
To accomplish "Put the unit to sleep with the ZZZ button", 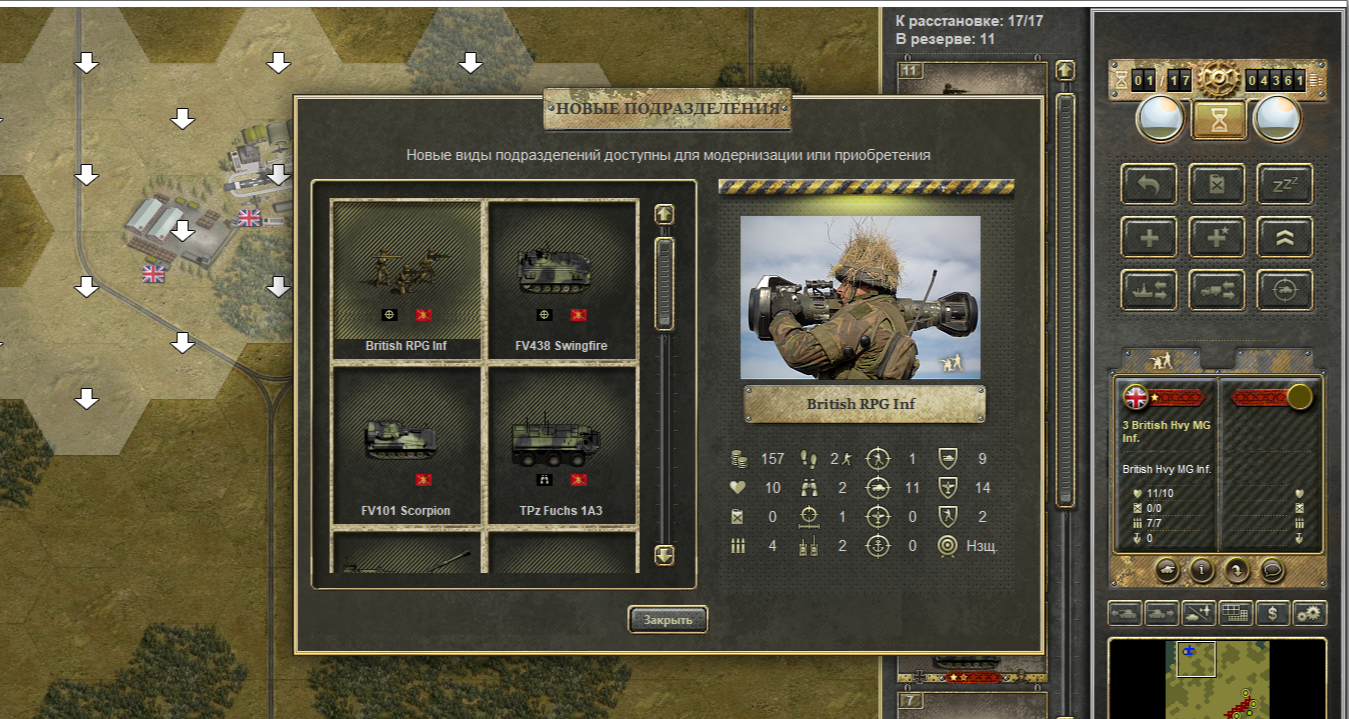I will point(1285,184).
